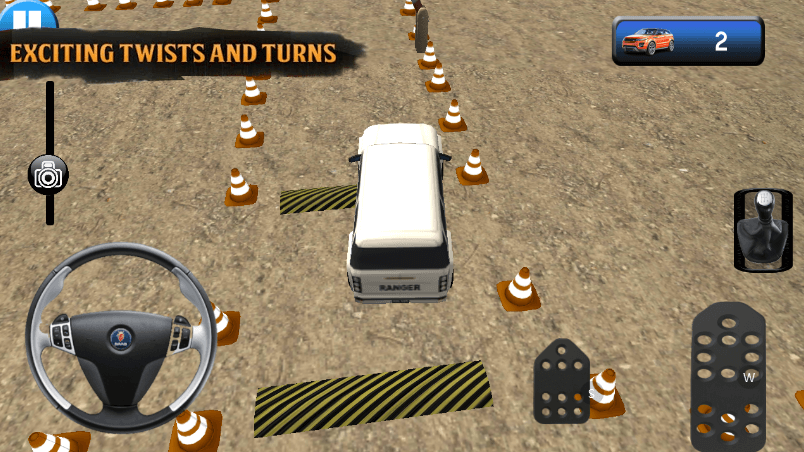Turn the steering wheel control

click(119, 333)
